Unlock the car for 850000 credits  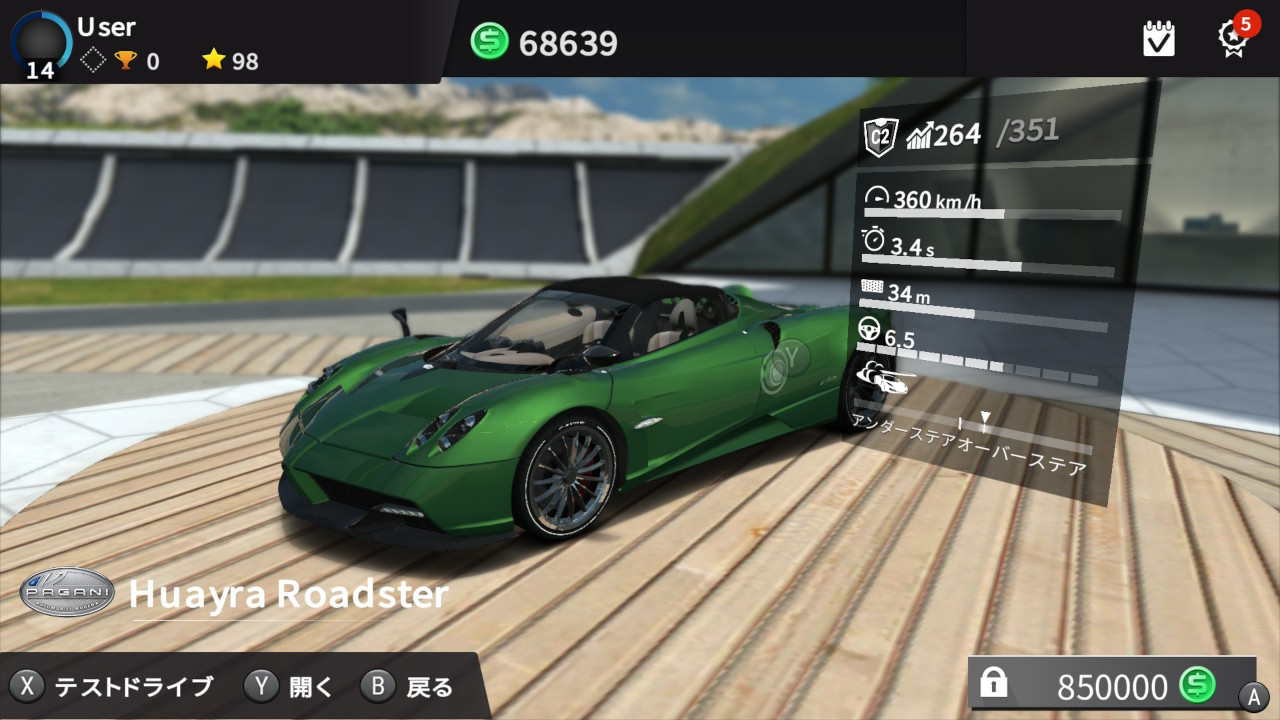point(1112,685)
